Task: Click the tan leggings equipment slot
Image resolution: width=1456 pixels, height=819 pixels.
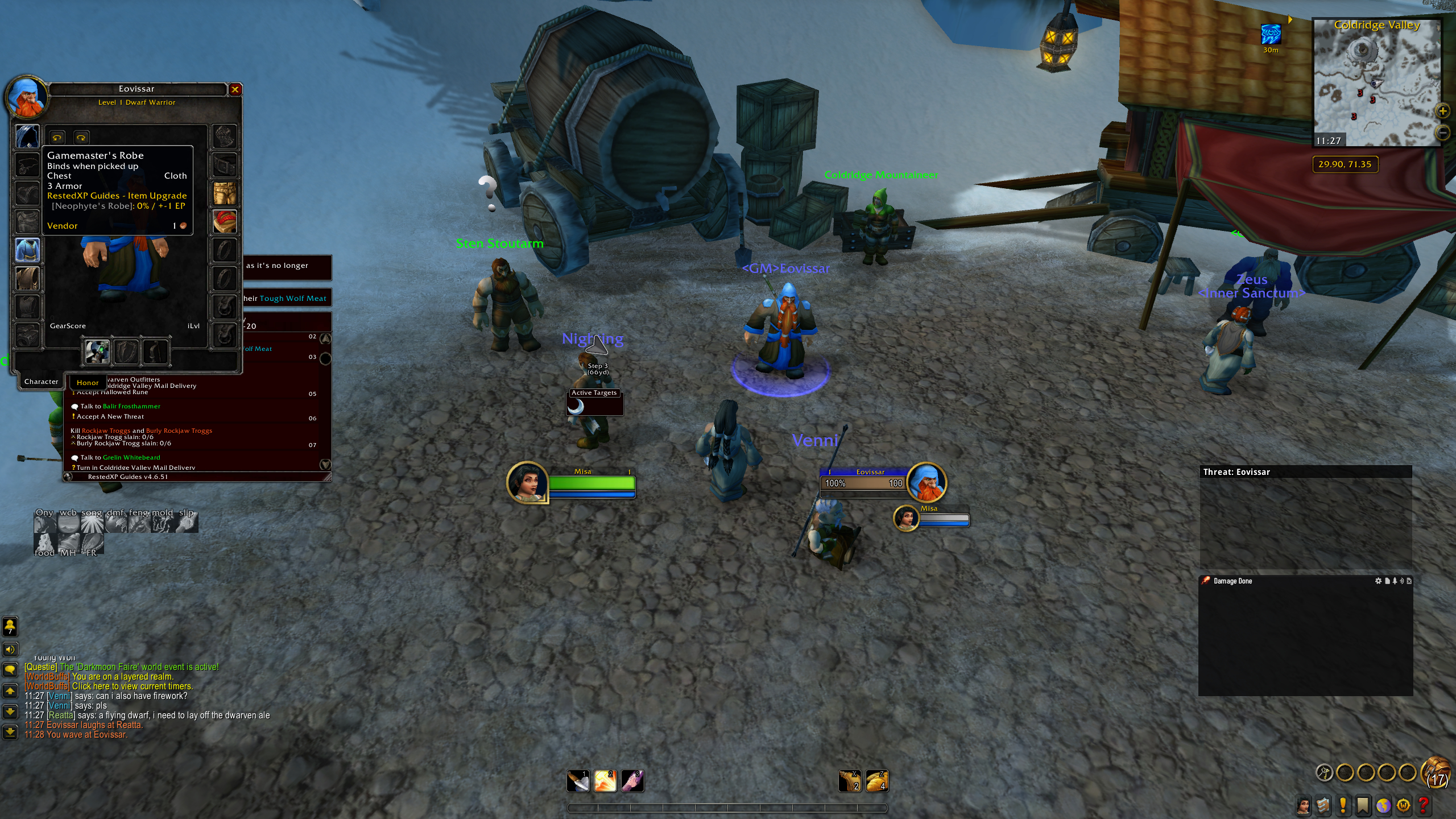Action: tap(225, 193)
